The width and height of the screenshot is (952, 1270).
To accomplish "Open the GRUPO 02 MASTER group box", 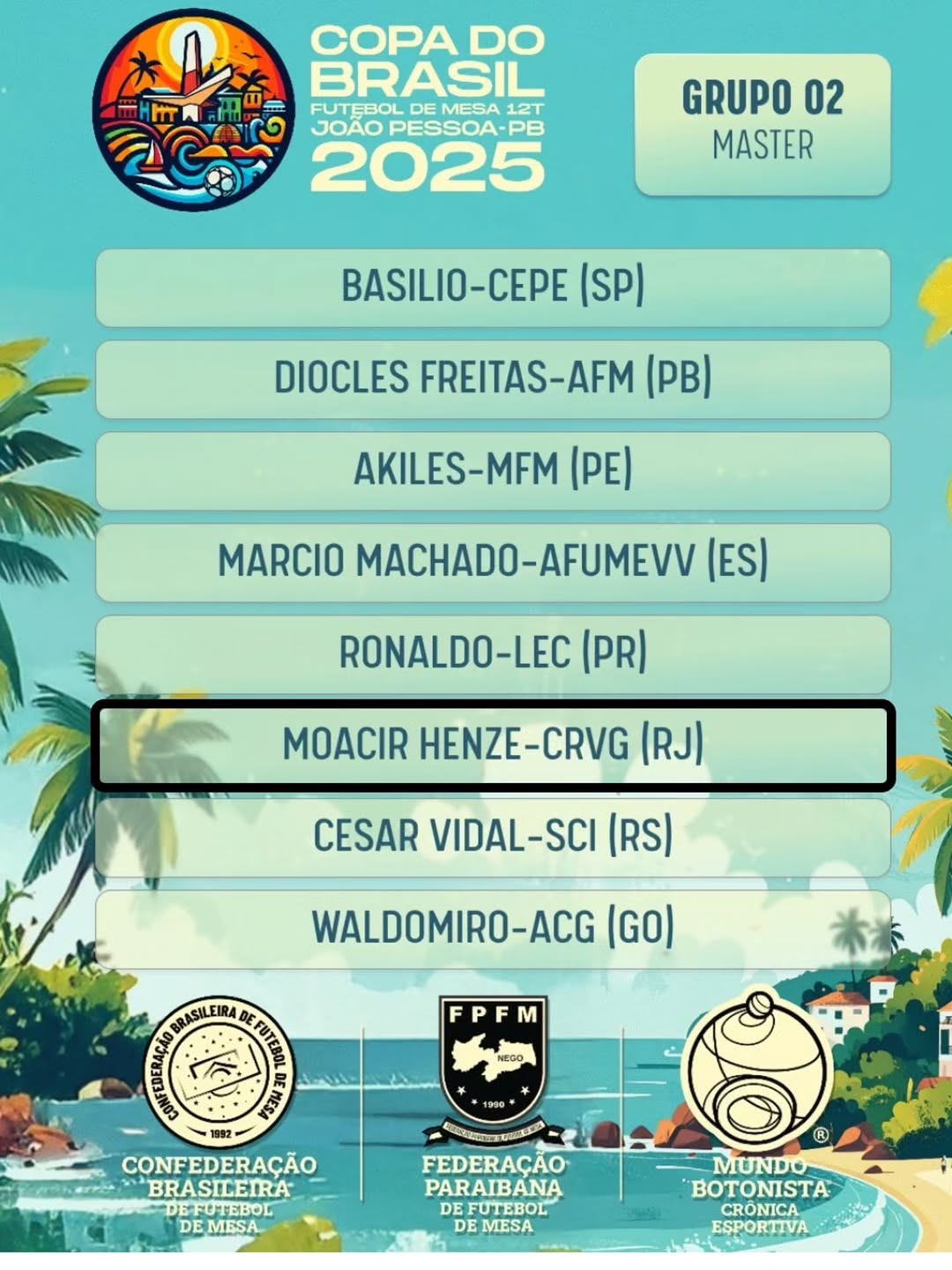I will pos(762,124).
